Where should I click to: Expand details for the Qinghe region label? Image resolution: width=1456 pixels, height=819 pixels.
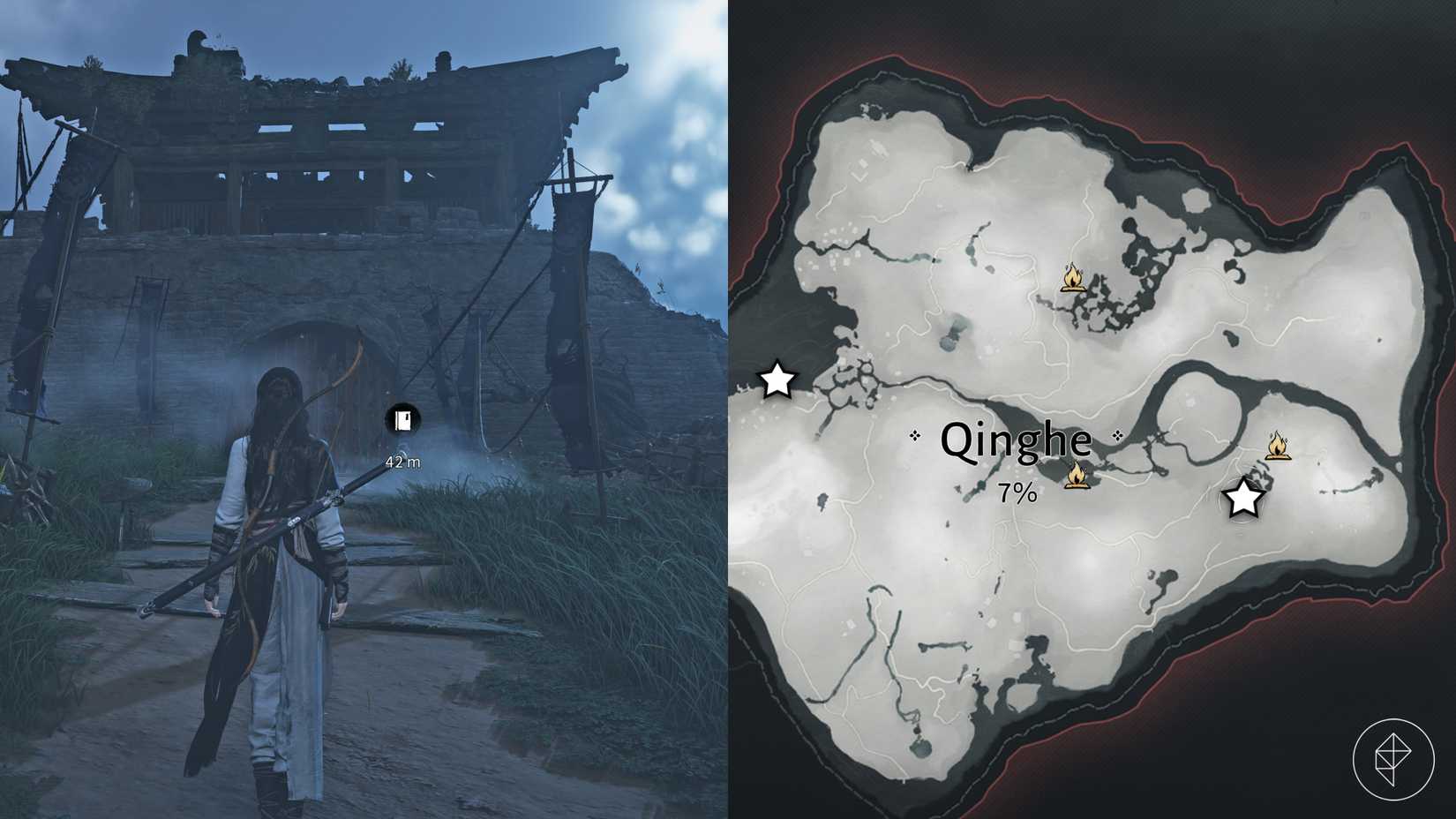click(x=1016, y=441)
